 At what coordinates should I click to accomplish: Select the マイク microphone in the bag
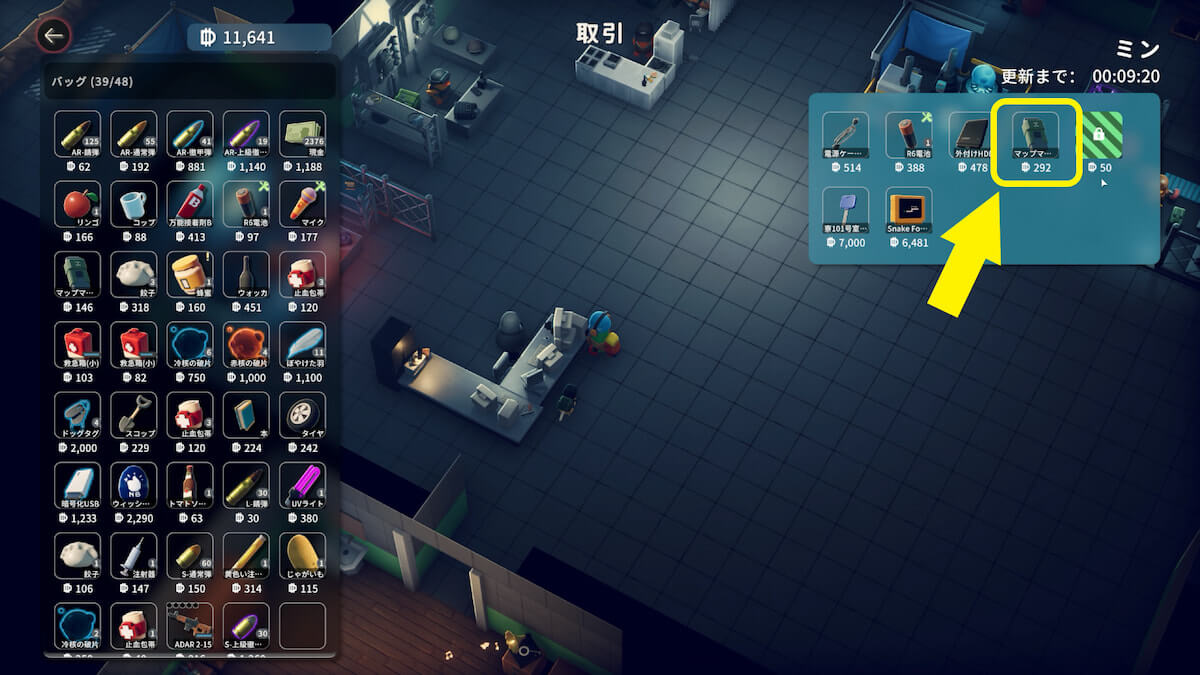302,205
